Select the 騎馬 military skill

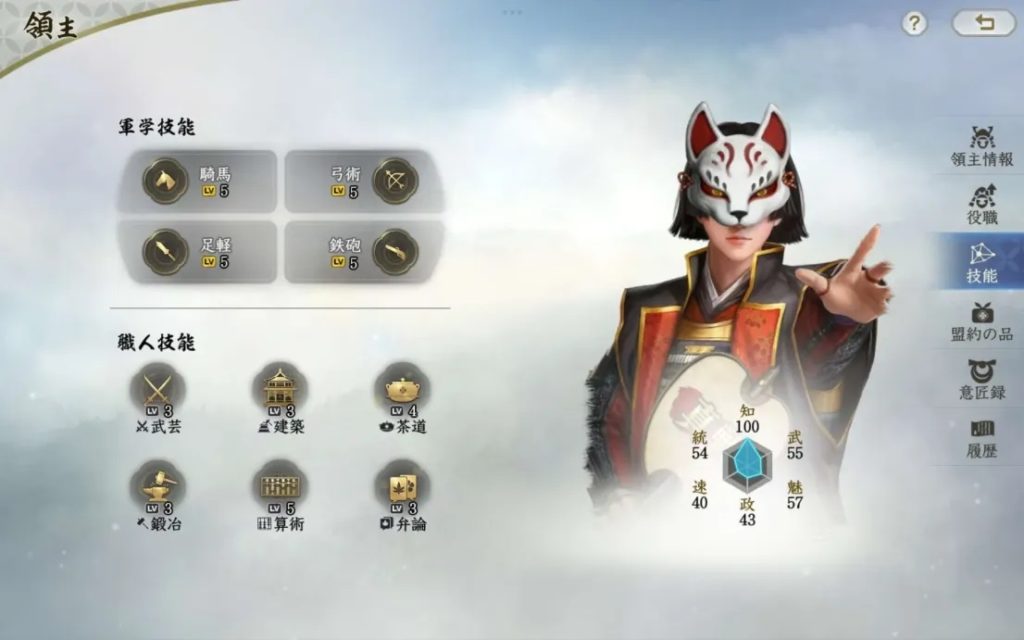pos(196,181)
